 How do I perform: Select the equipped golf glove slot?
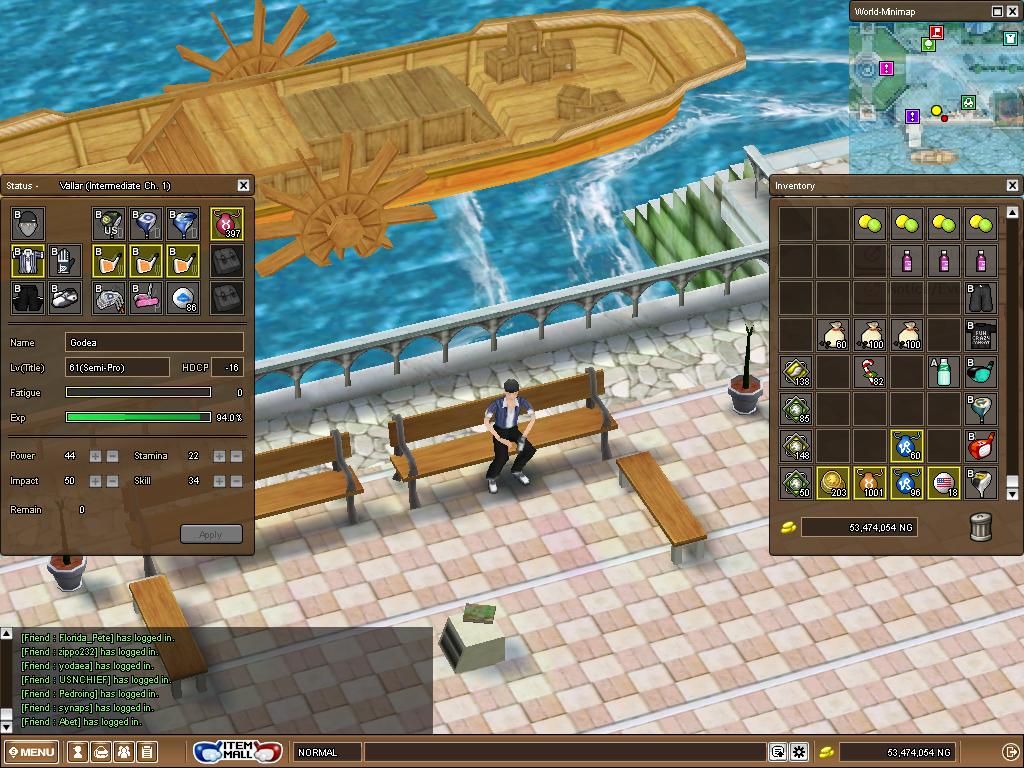click(65, 261)
